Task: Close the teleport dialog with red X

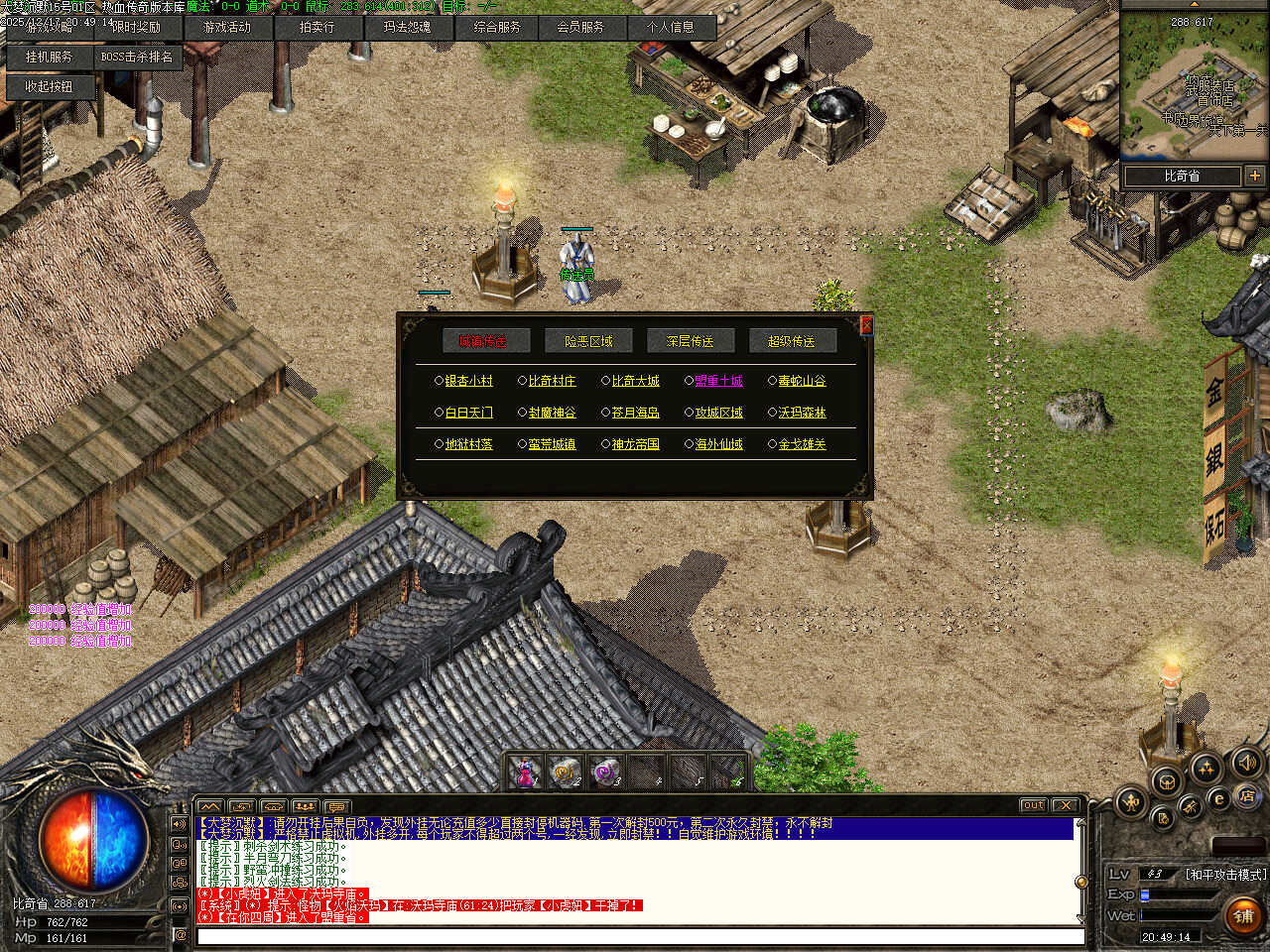Action: [866, 325]
